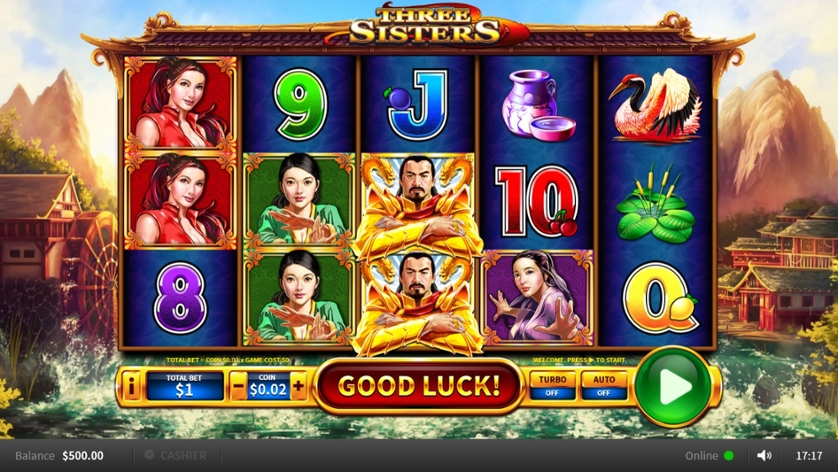This screenshot has height=472, width=838.
Task: Open the Cashier
Action: click(176, 456)
